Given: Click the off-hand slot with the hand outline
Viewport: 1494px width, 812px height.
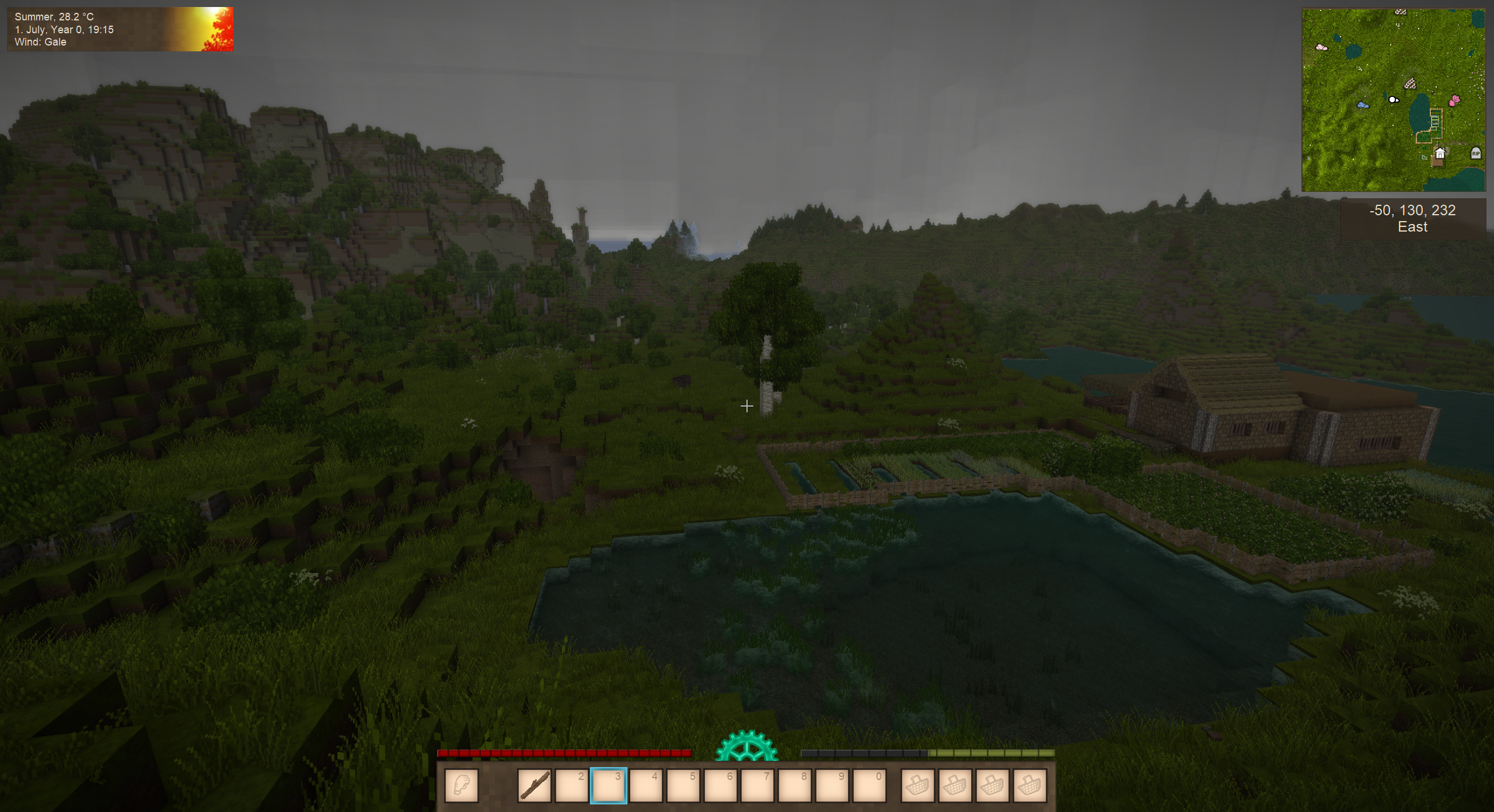Looking at the screenshot, I should (462, 785).
